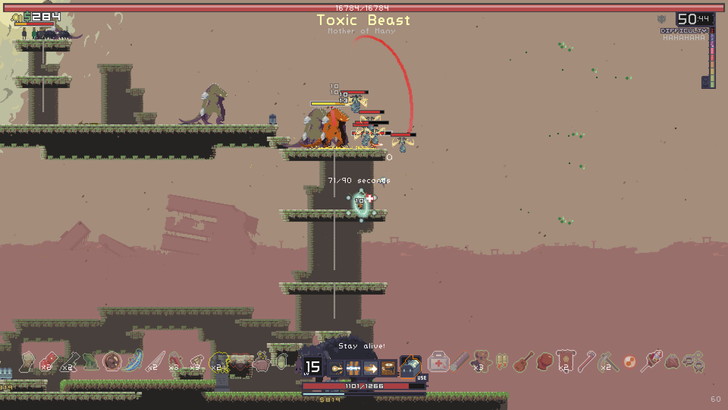Viewport: 728px width, 410px height.
Task: Choose the red boxing glove item
Action: click(543, 360)
